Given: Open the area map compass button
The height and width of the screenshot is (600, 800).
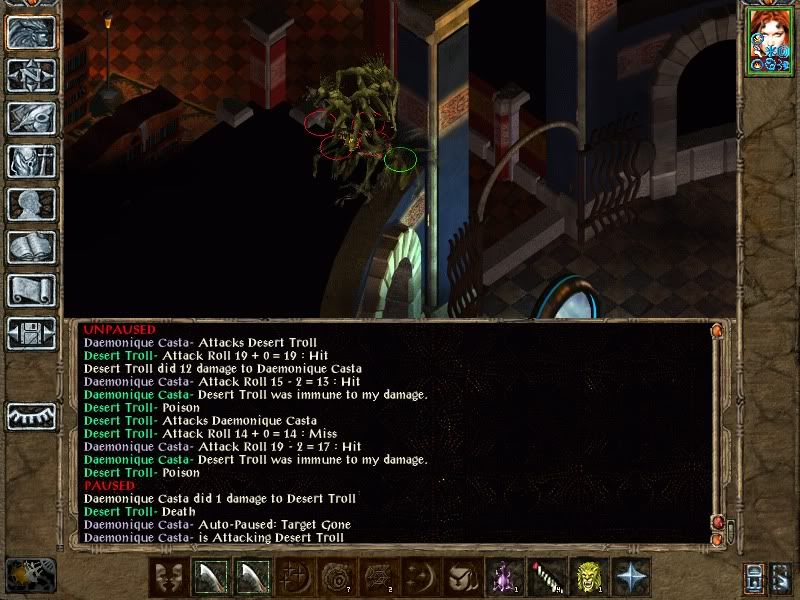Looking at the screenshot, I should pyautogui.click(x=31, y=76).
